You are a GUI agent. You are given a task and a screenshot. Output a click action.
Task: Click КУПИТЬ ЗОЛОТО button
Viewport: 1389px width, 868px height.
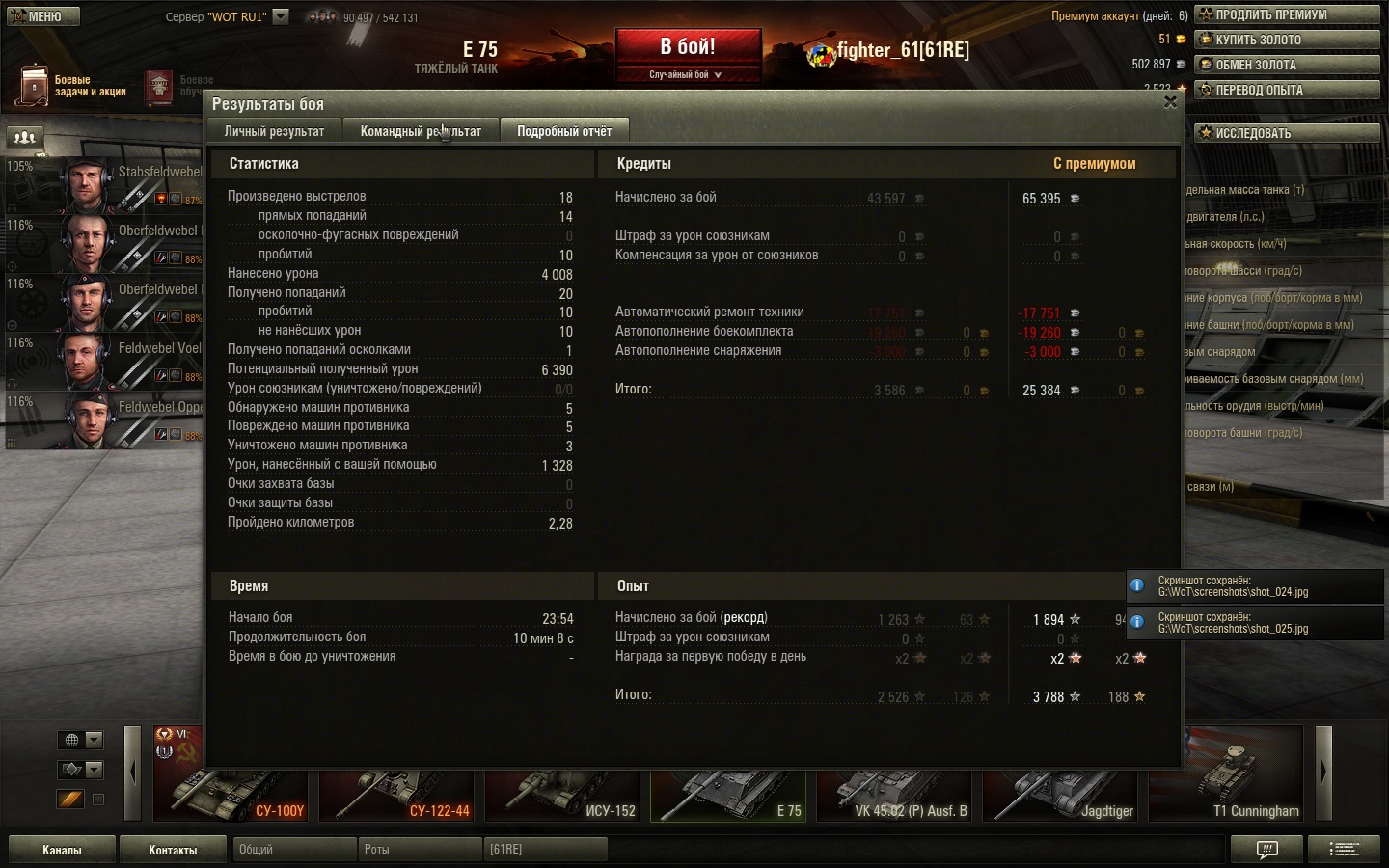[1287, 40]
